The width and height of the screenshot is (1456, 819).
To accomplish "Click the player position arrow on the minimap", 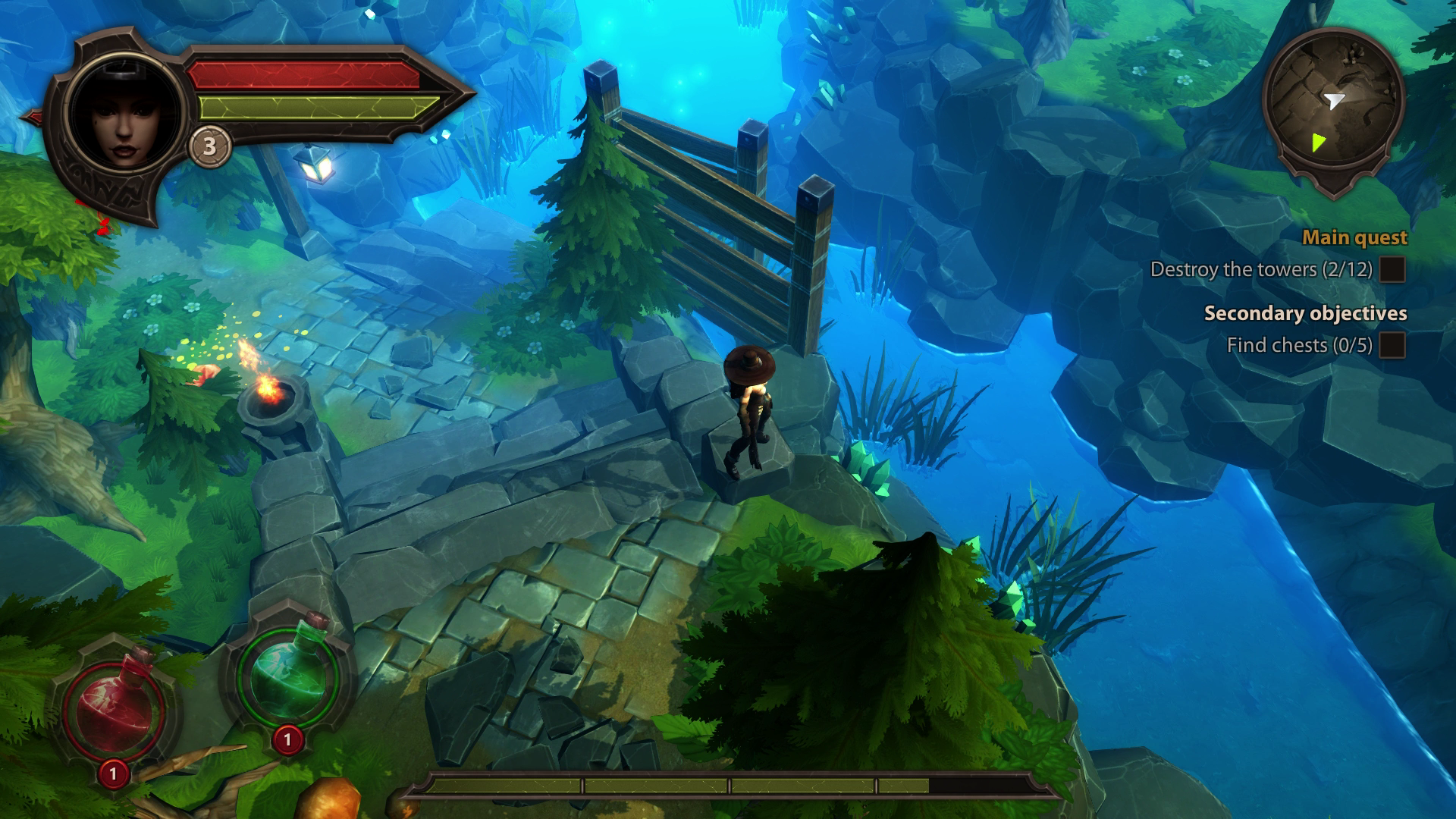I will pos(1336,99).
